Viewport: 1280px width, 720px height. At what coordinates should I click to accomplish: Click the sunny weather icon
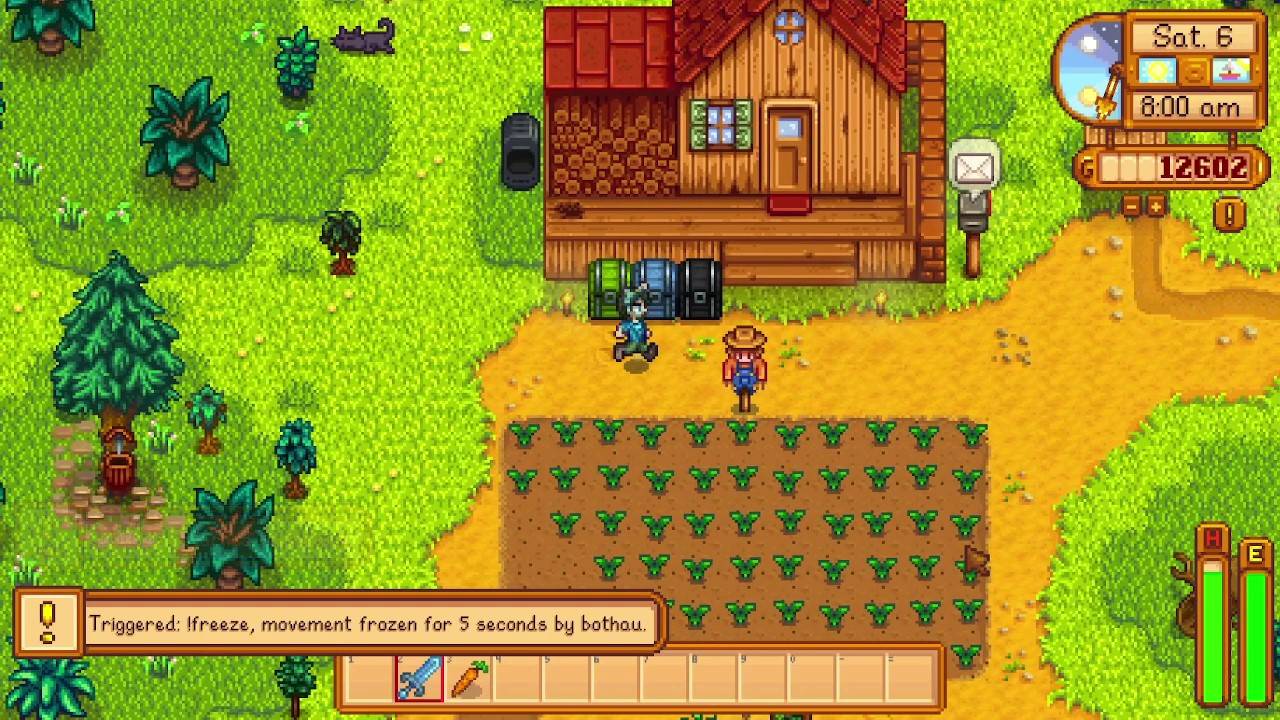(x=1157, y=70)
